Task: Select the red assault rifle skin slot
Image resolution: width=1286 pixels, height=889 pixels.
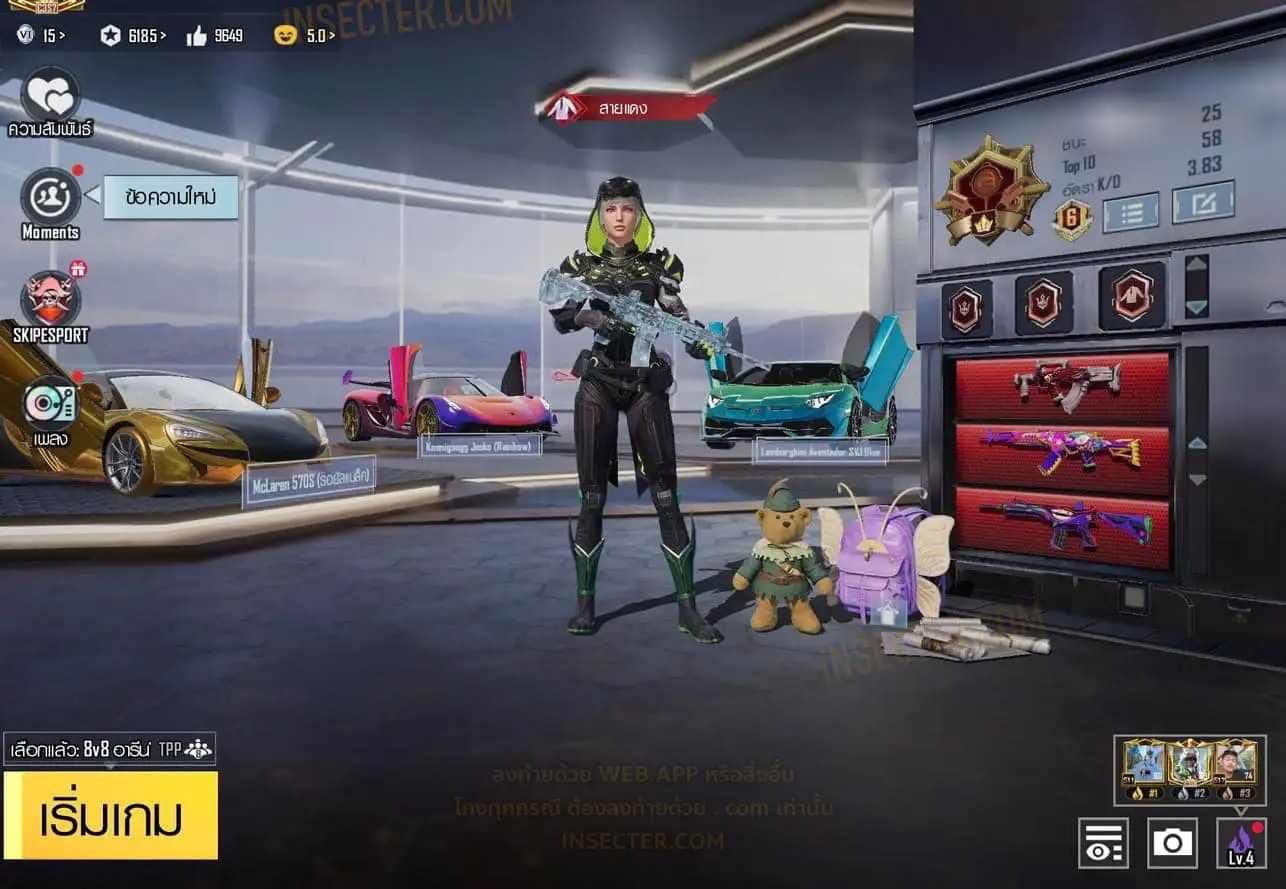Action: point(1063,386)
